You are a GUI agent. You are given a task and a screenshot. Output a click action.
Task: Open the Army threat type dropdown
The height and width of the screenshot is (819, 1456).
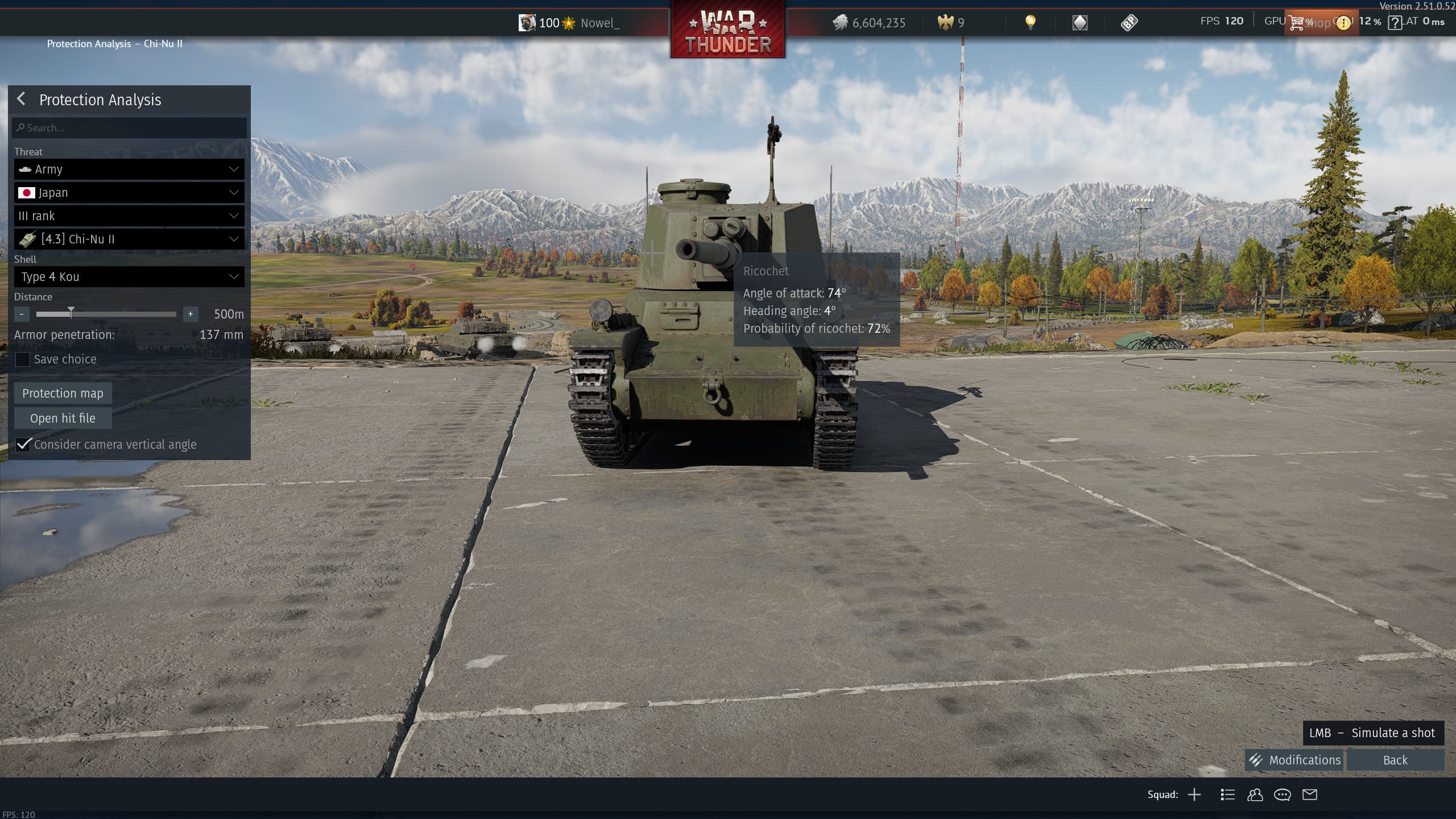pos(129,169)
